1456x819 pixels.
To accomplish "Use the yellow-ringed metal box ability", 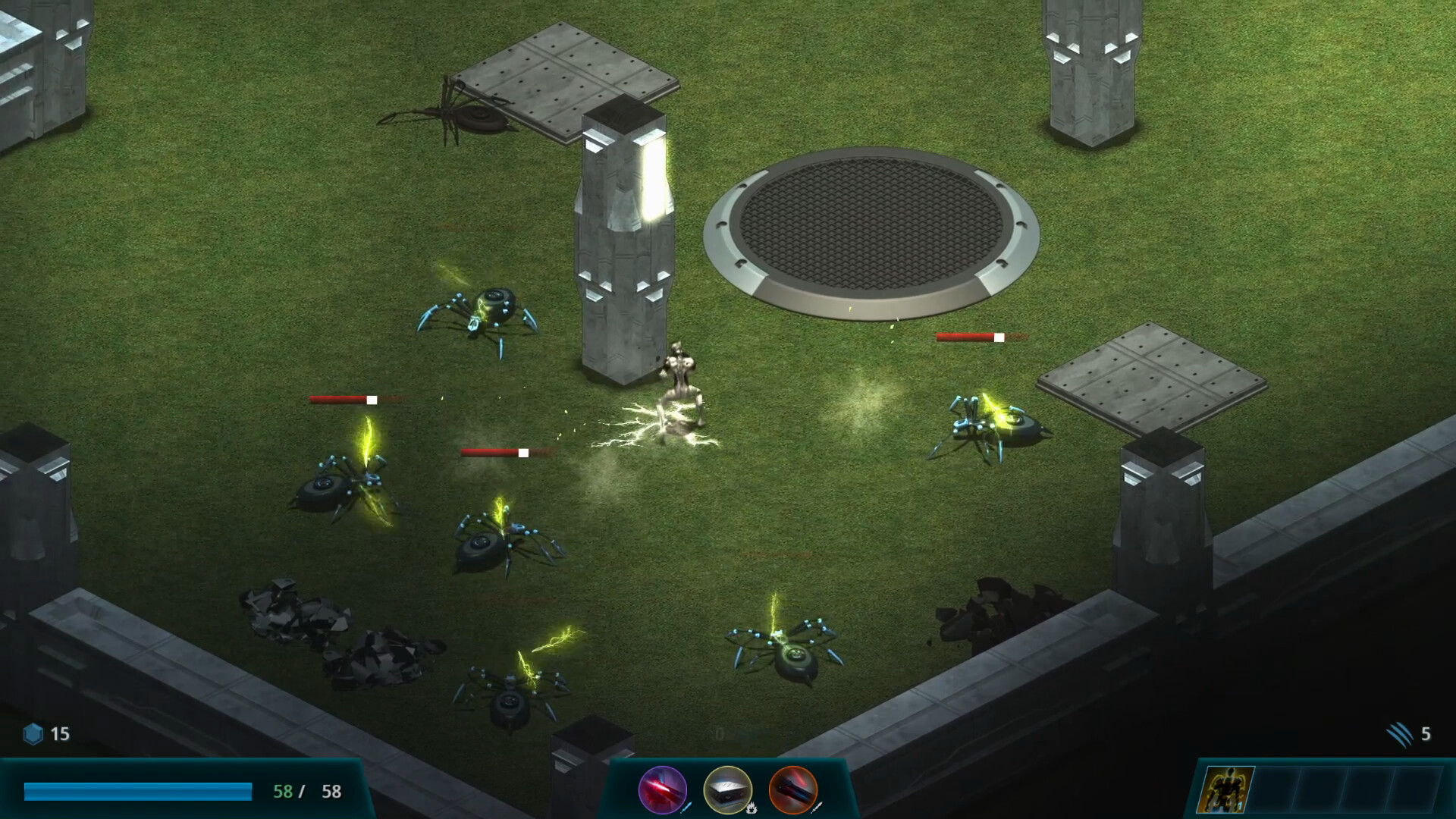I will pyautogui.click(x=728, y=790).
